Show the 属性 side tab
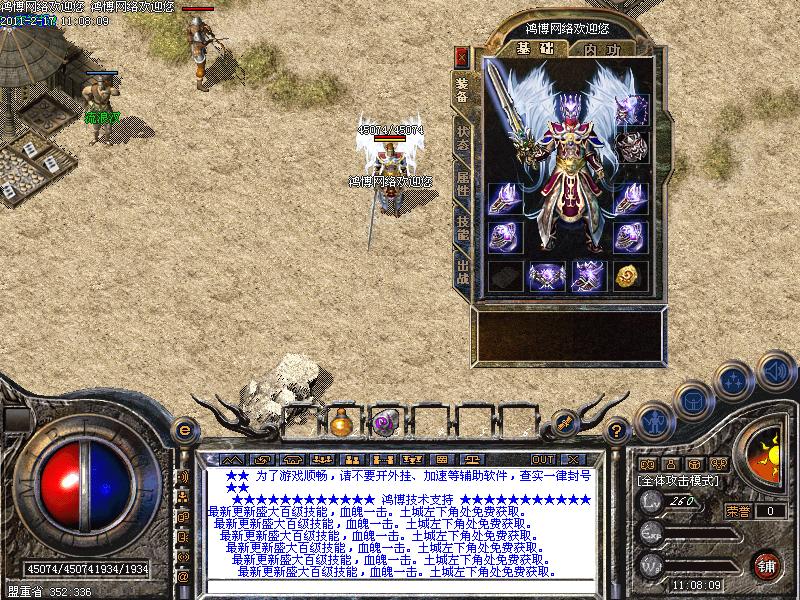The image size is (800, 600). pyautogui.click(x=462, y=183)
